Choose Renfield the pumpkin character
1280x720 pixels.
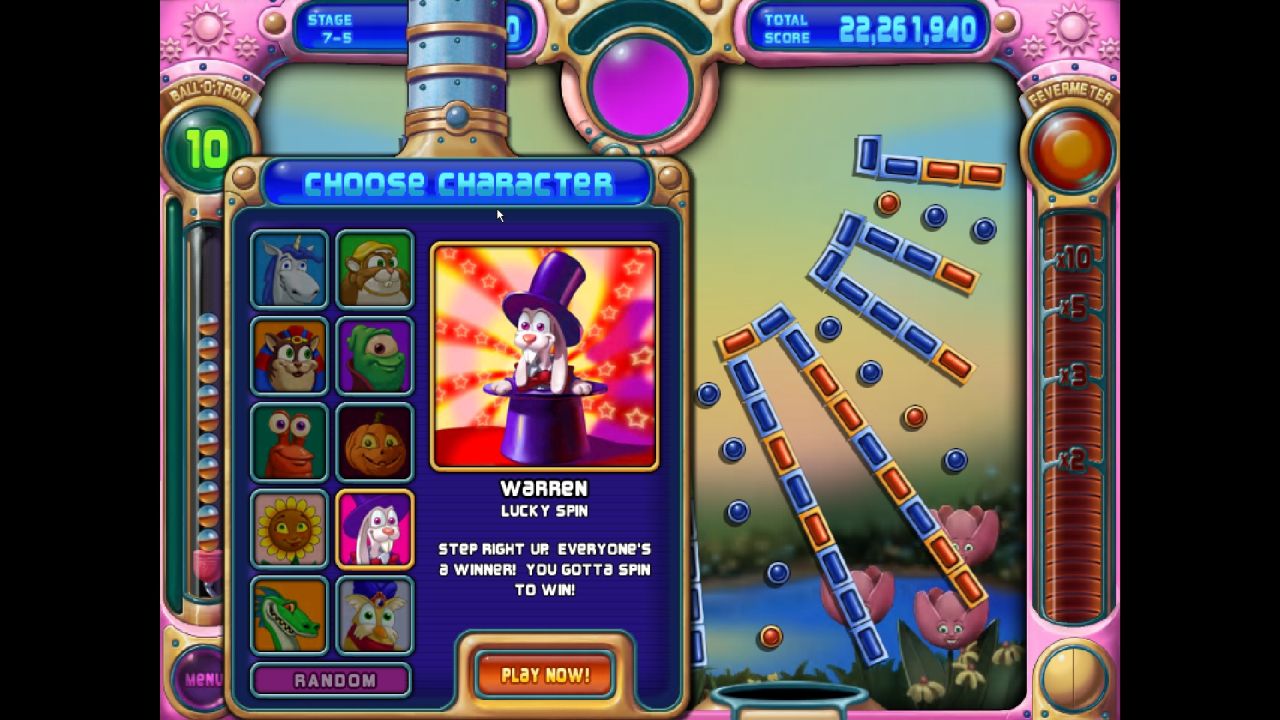[x=374, y=440]
